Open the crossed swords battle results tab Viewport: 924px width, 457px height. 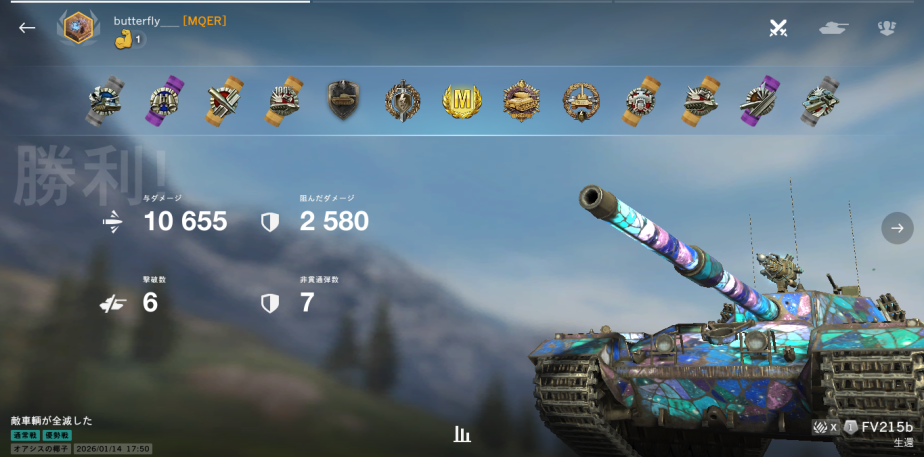[x=778, y=28]
